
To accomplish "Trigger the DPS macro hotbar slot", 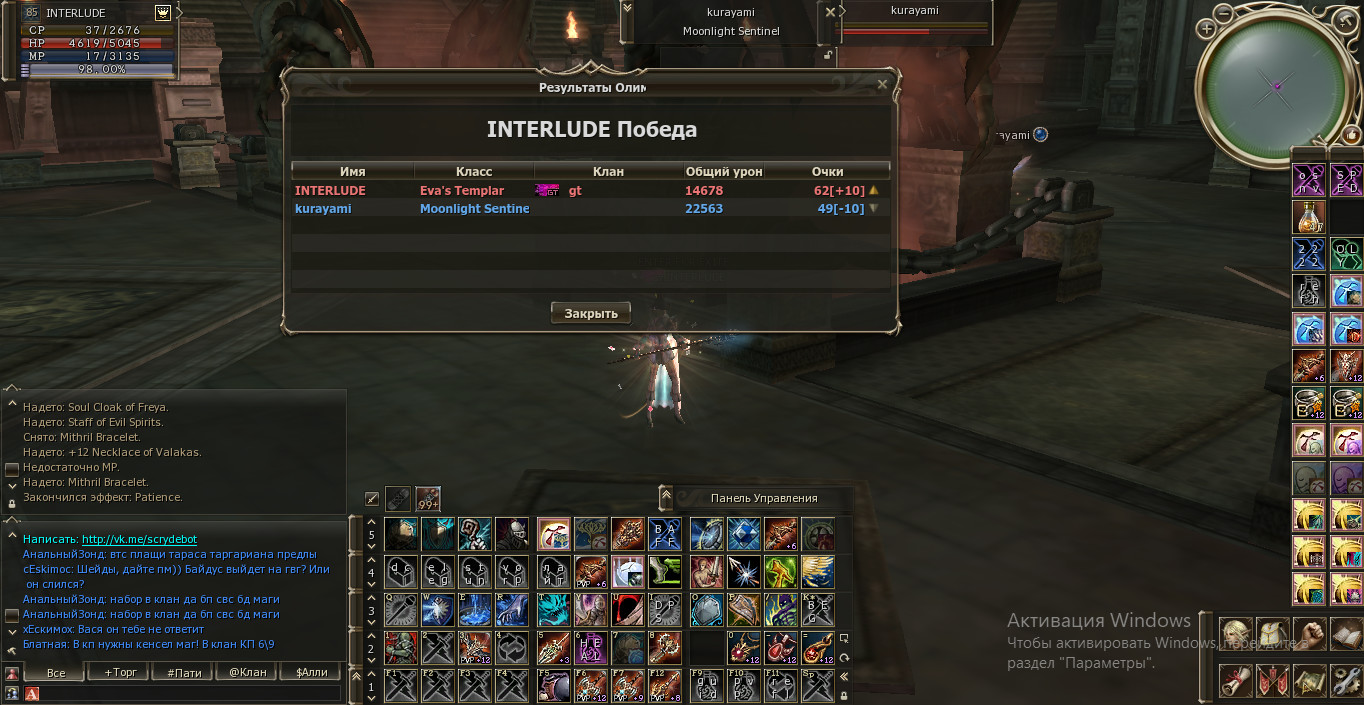I will (664, 609).
